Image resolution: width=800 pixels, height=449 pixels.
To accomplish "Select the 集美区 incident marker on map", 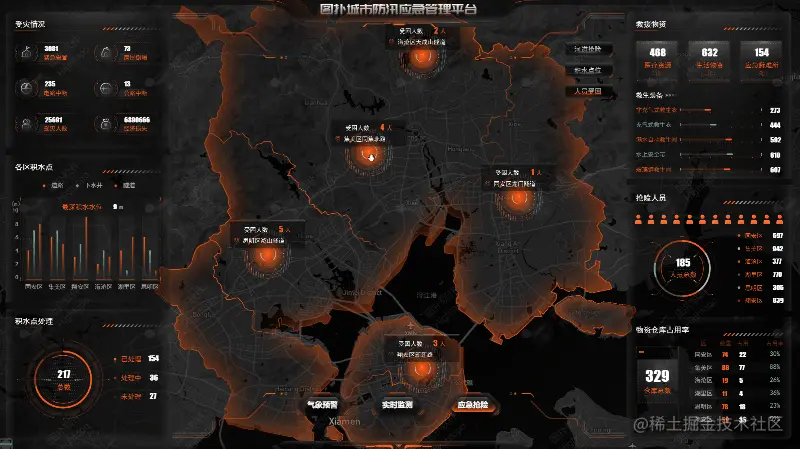I will [372, 152].
